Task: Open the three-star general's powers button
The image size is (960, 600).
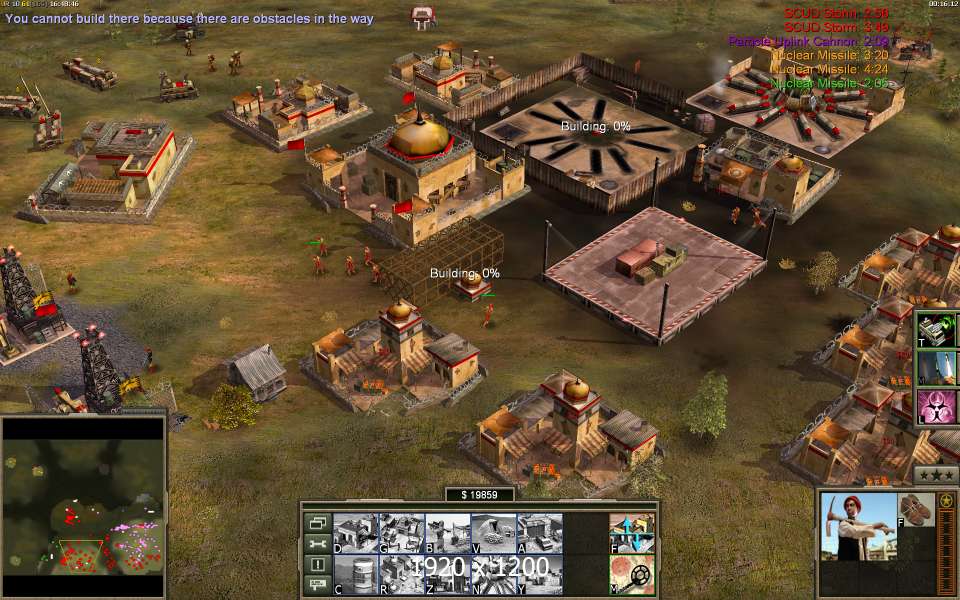Action: 936,474
